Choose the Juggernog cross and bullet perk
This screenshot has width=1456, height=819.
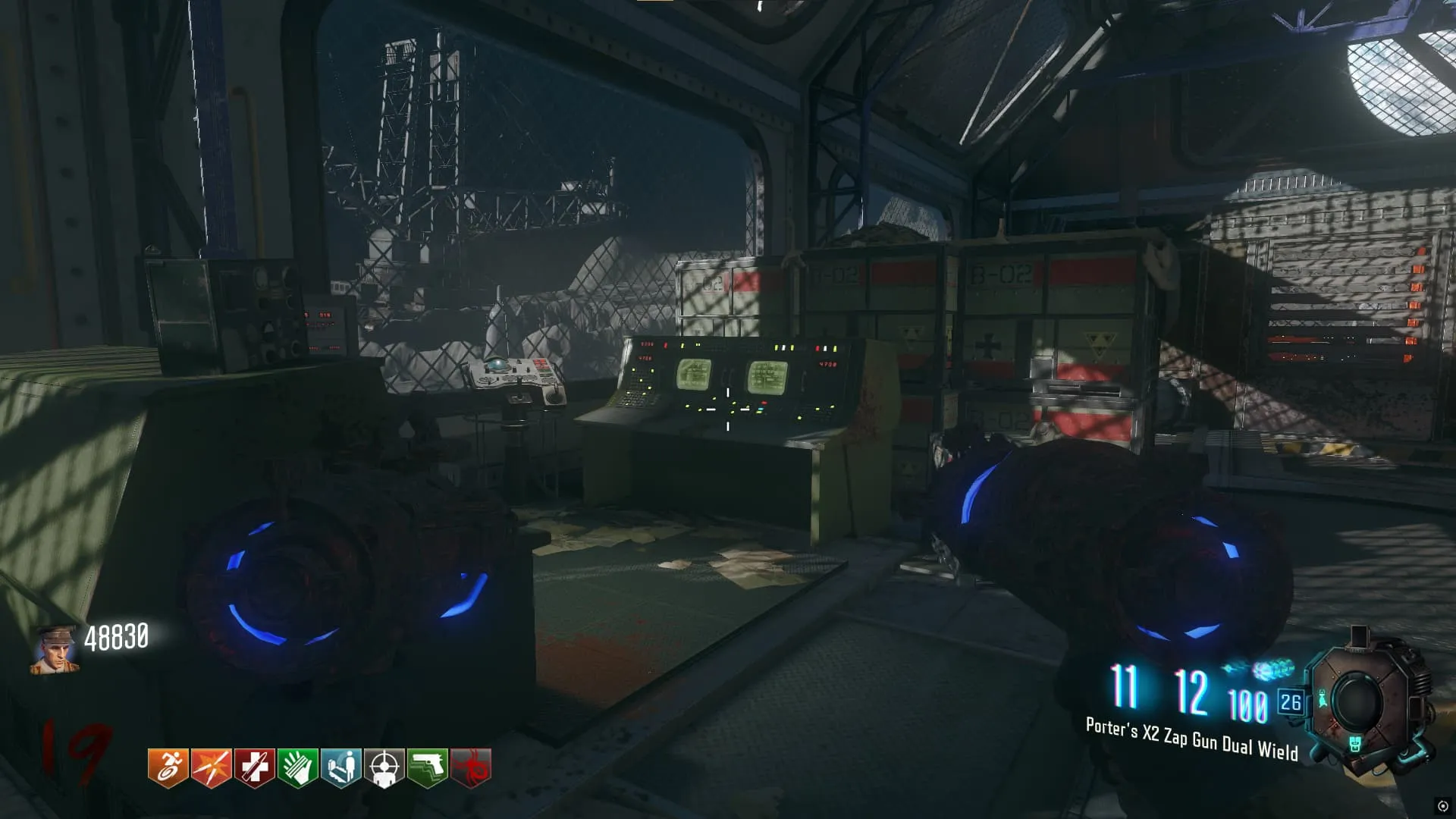(255, 767)
